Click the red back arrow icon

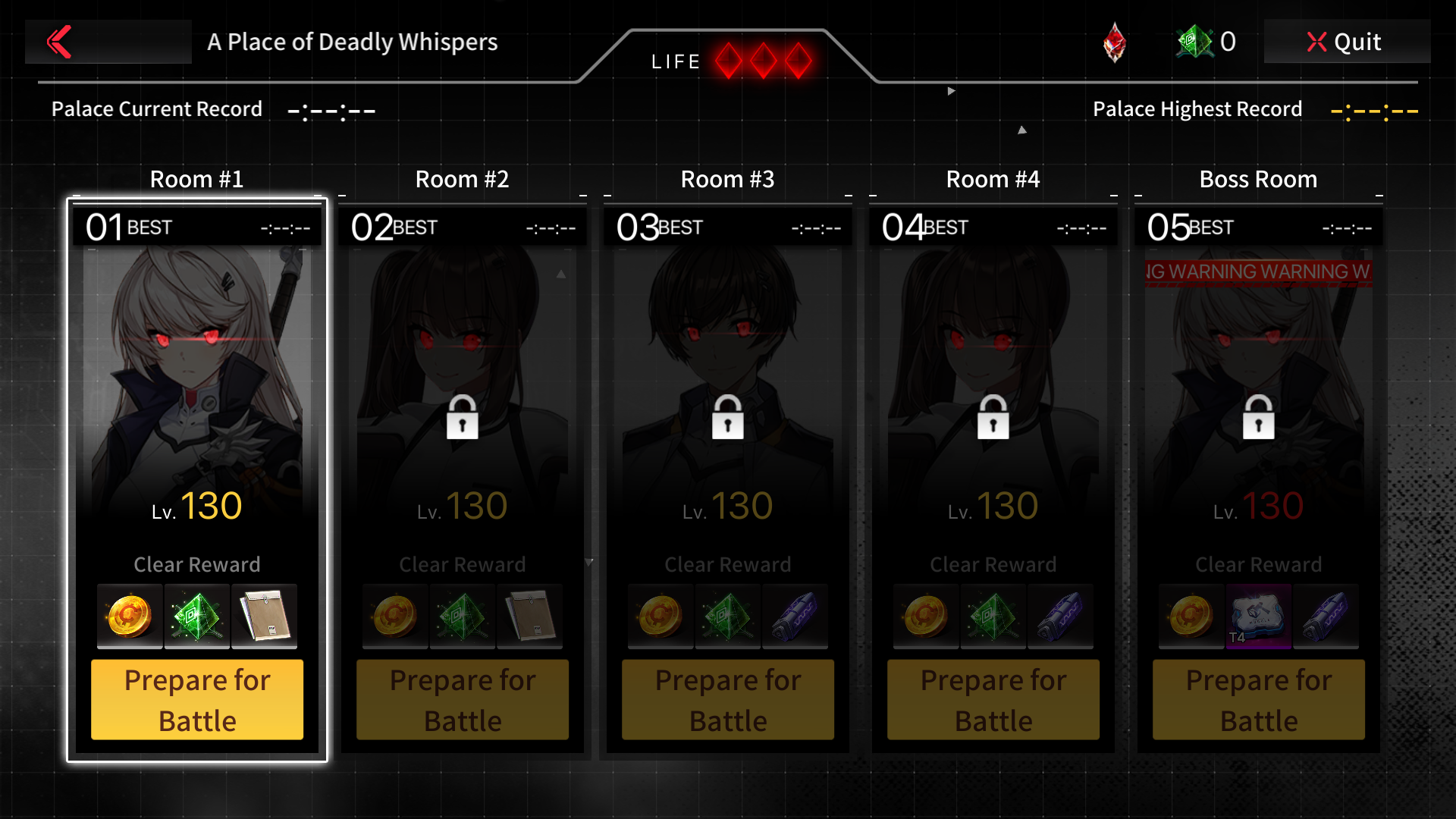(60, 42)
